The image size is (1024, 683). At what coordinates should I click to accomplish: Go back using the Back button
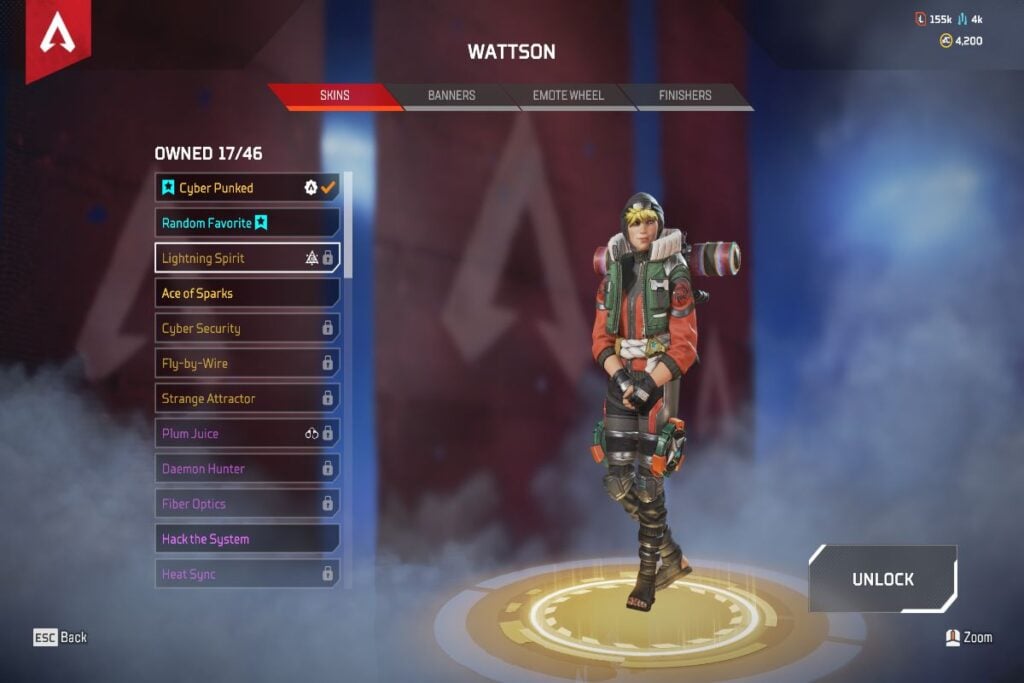[x=60, y=637]
